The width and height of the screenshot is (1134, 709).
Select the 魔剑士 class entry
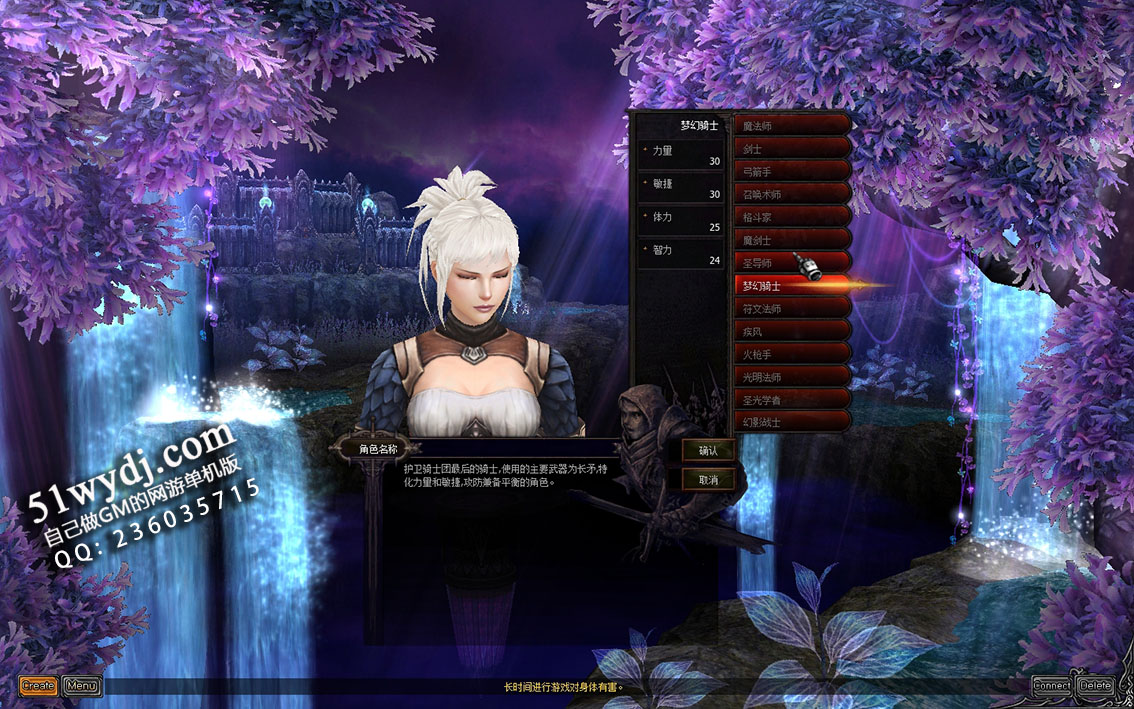click(x=793, y=240)
